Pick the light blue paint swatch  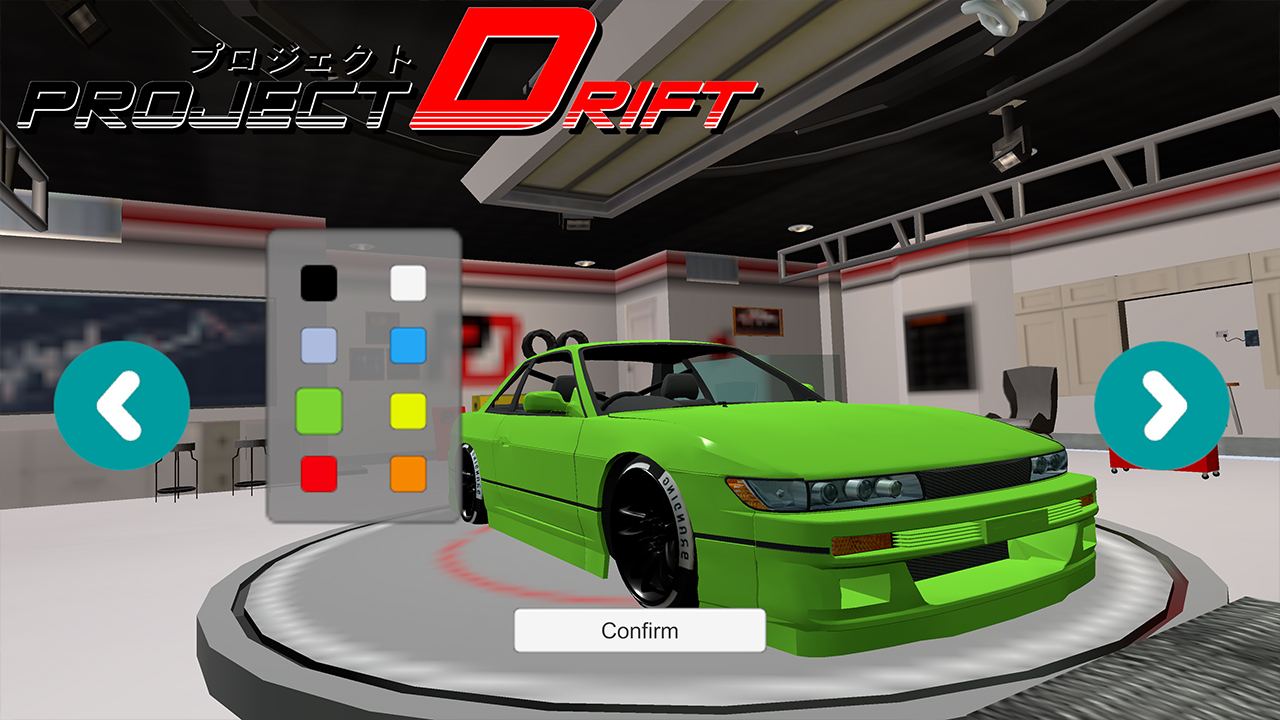(x=318, y=346)
